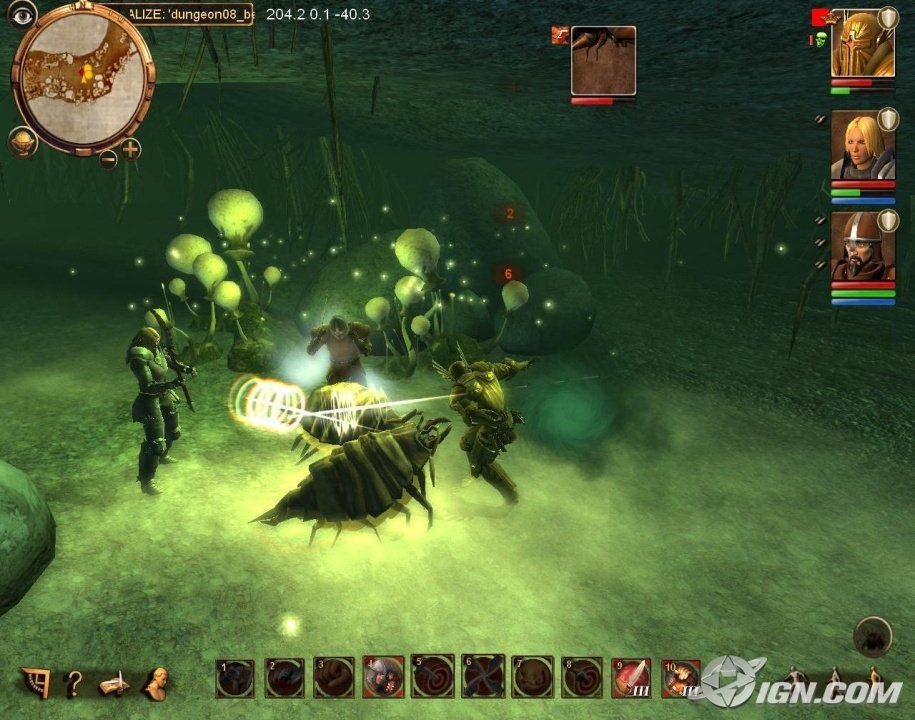Zoom in the minimap with the plus button
915x720 pixels.
tap(131, 150)
